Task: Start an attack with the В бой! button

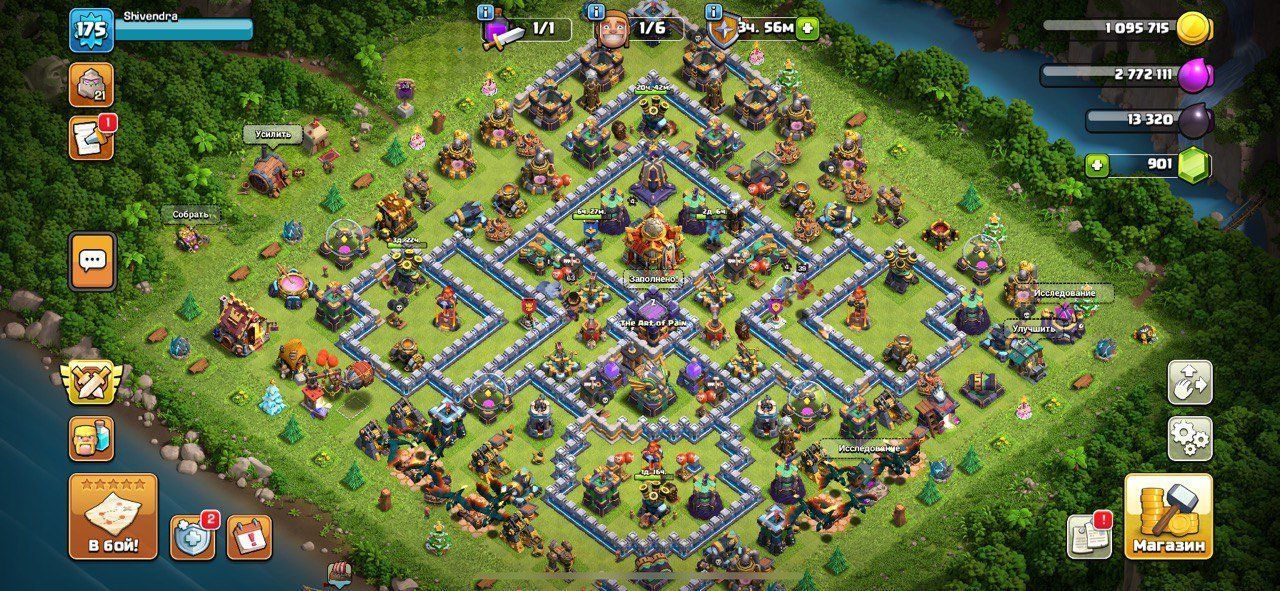Action: (x=112, y=516)
